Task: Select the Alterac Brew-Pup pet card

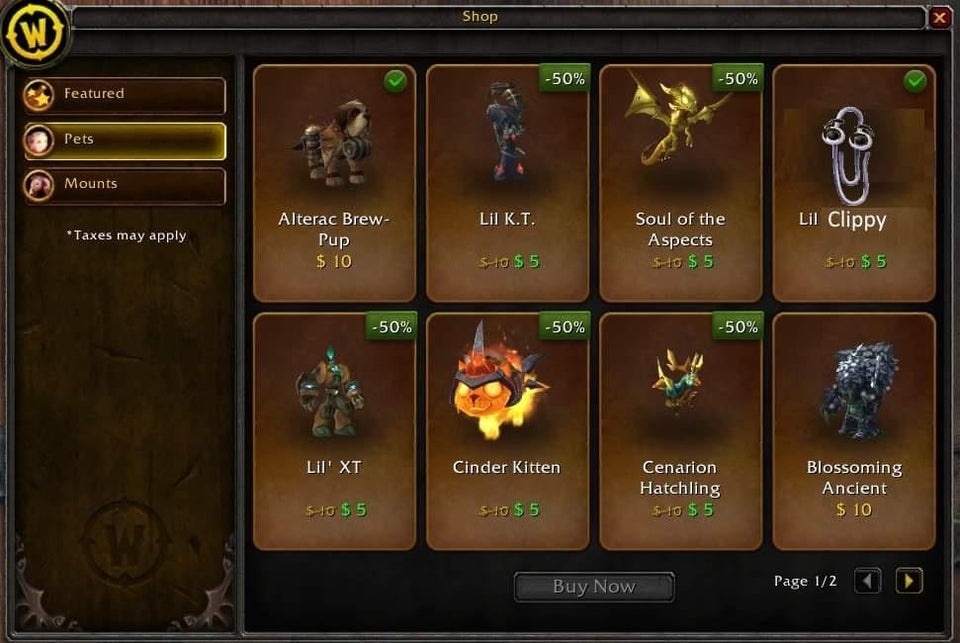Action: pos(334,183)
